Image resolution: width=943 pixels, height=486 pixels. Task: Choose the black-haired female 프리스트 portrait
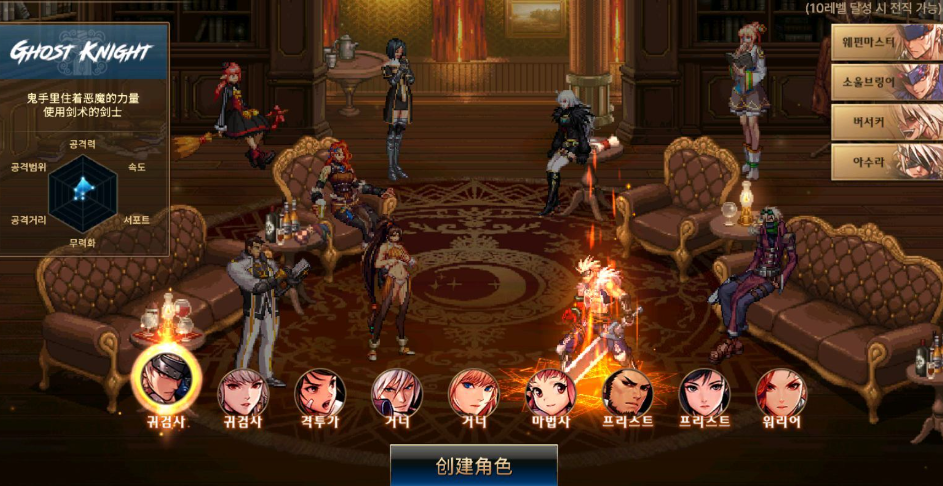705,391
